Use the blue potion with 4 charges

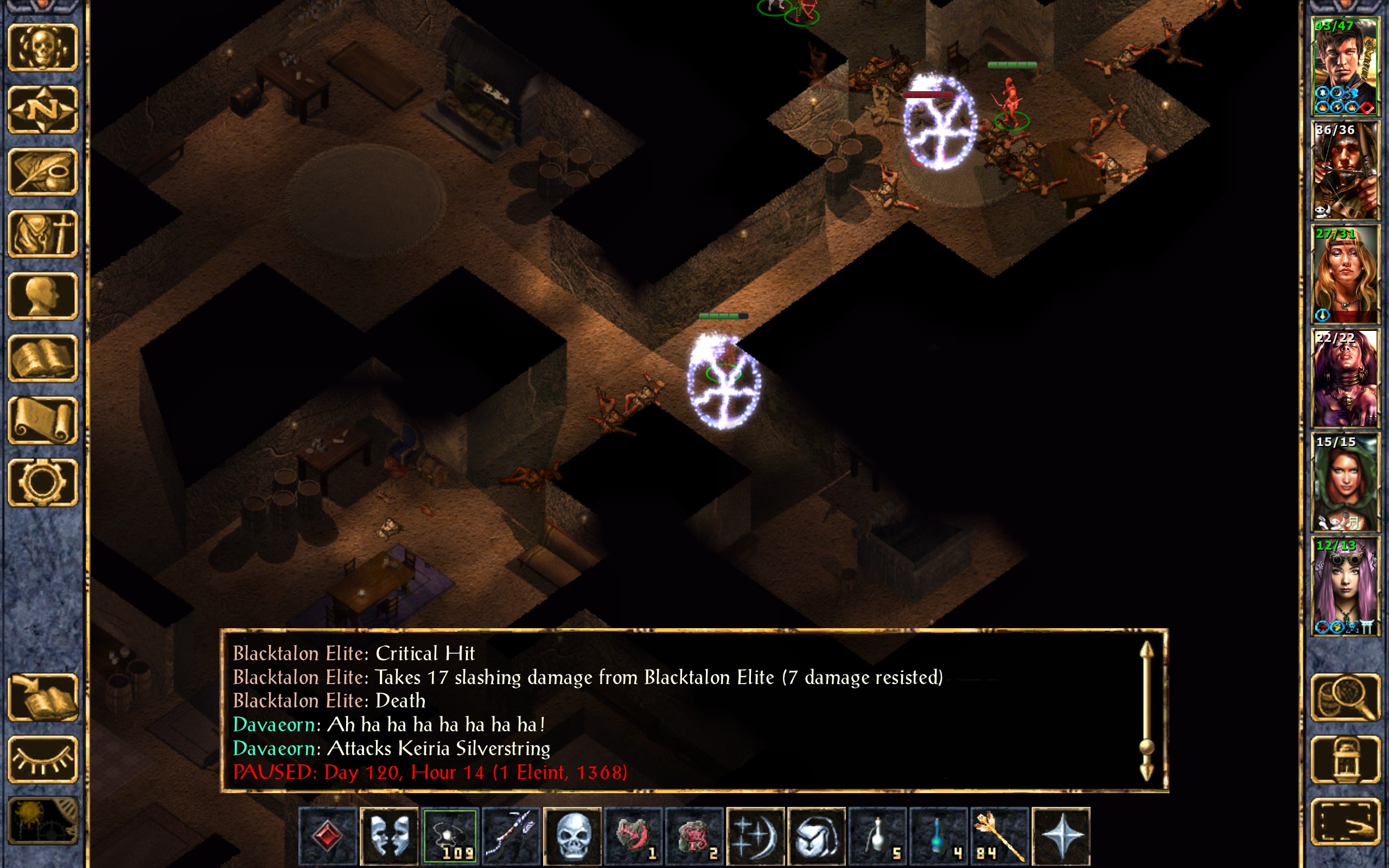click(x=938, y=836)
